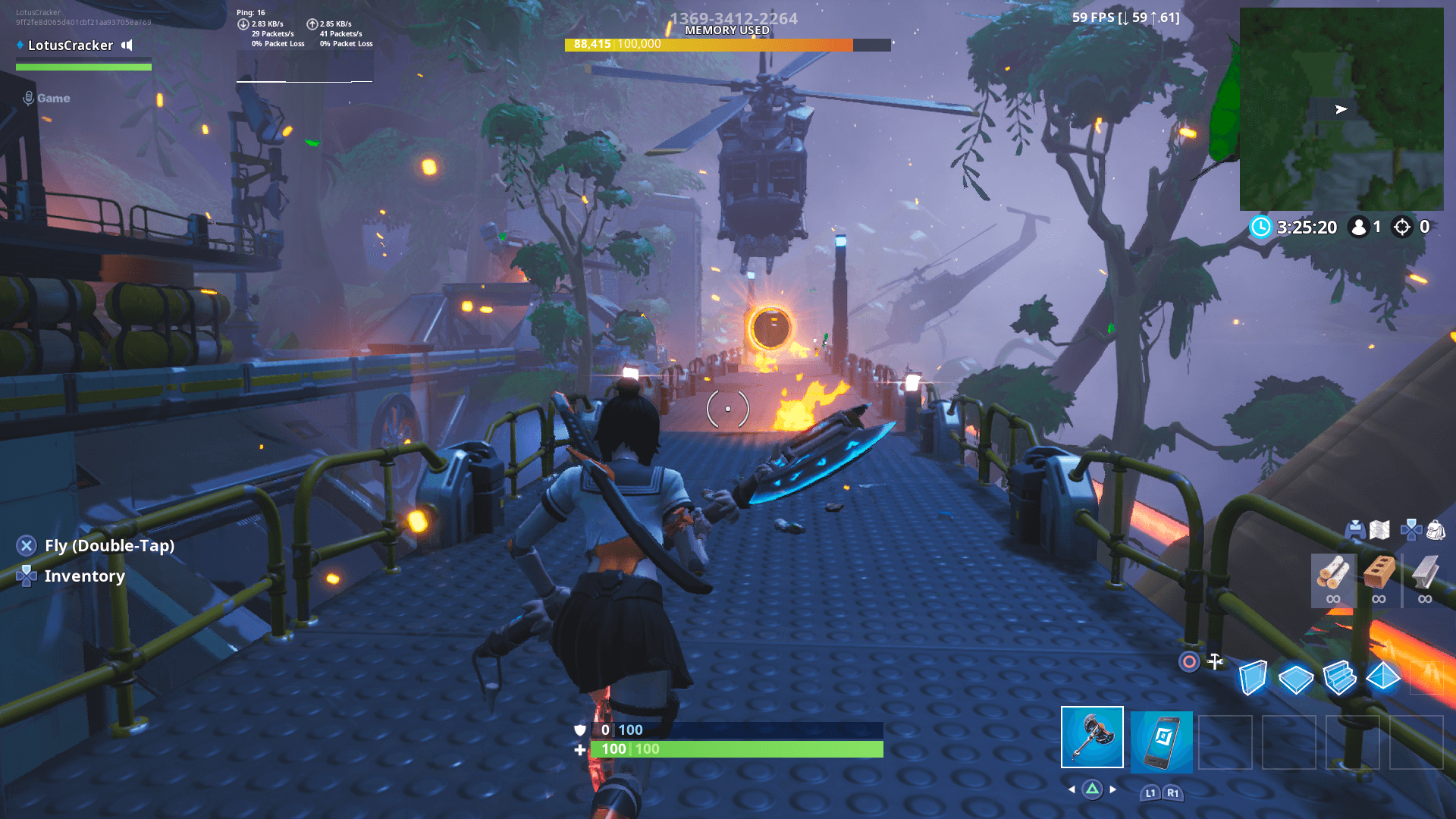Toggle the Game voice channel microphone
The image size is (1456, 819).
tap(29, 97)
